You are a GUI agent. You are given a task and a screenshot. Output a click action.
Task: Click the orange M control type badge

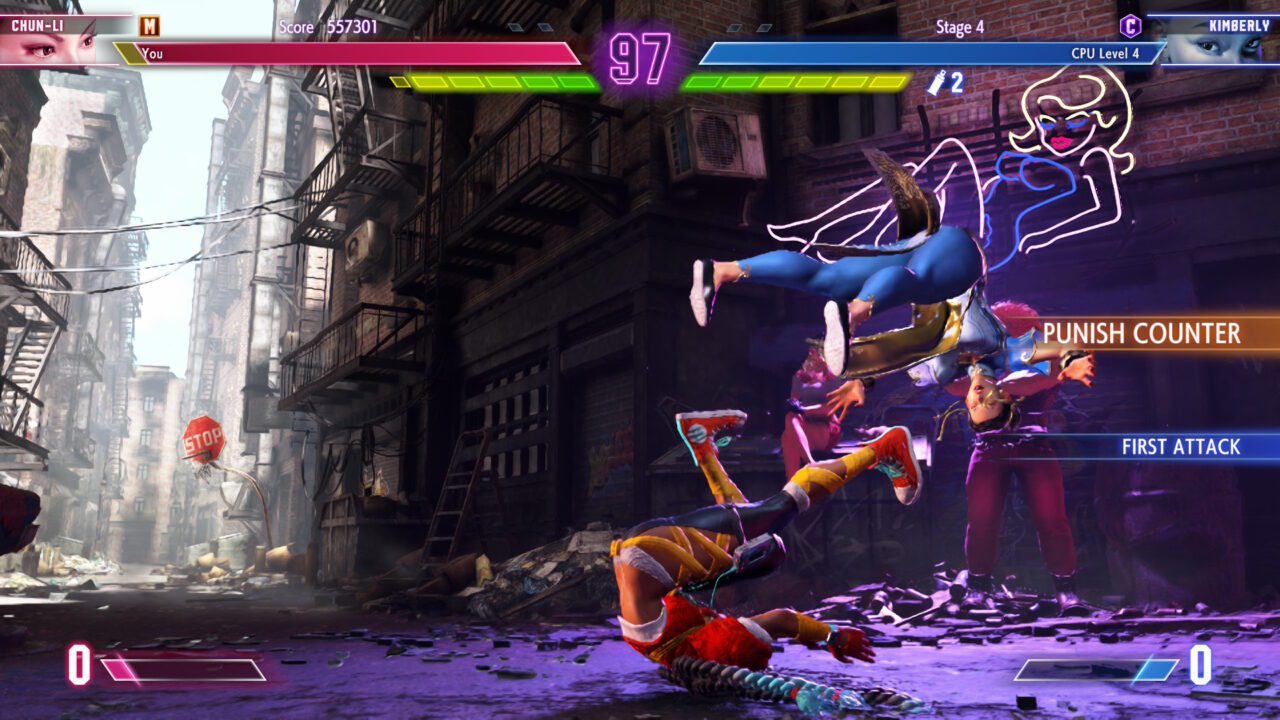(x=149, y=26)
